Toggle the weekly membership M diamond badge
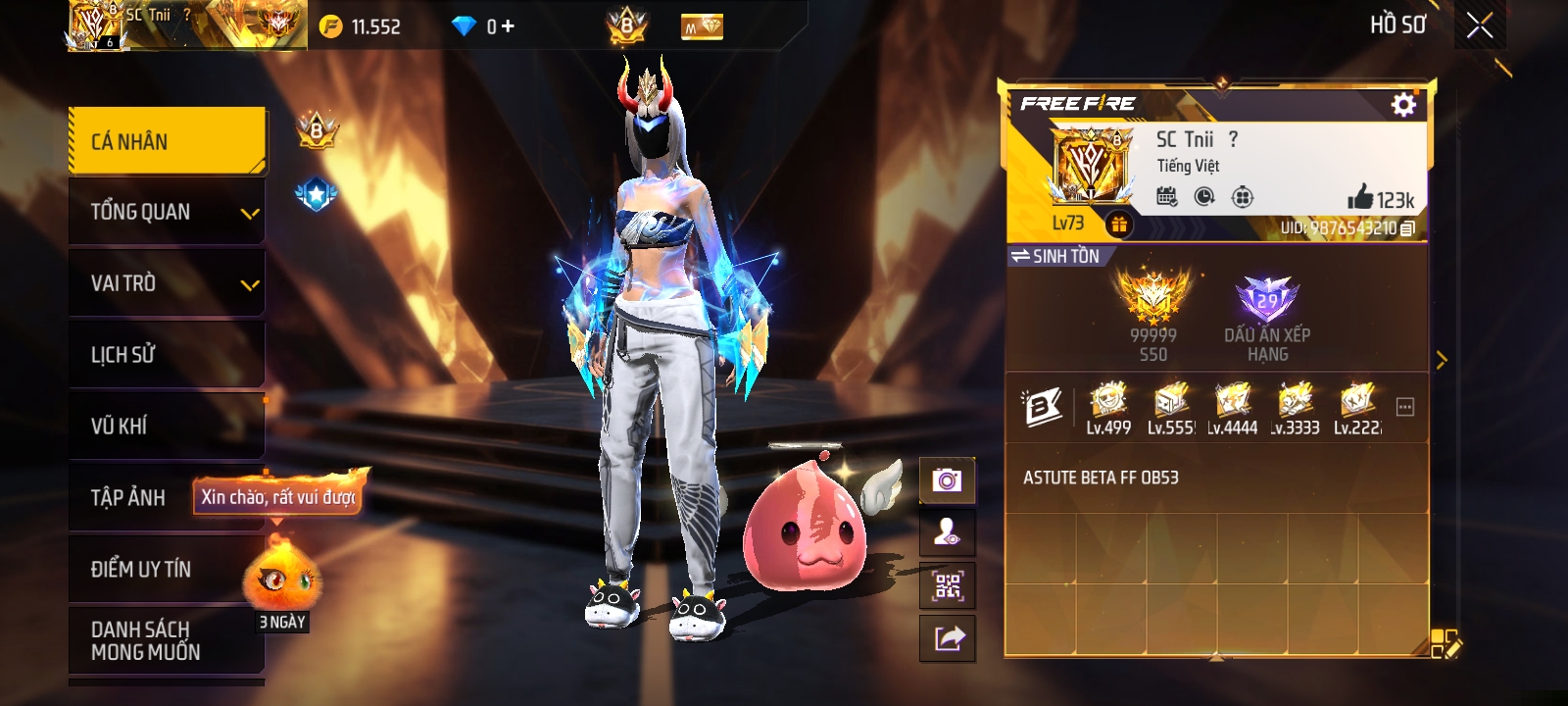This screenshot has width=1568, height=706. tap(698, 26)
